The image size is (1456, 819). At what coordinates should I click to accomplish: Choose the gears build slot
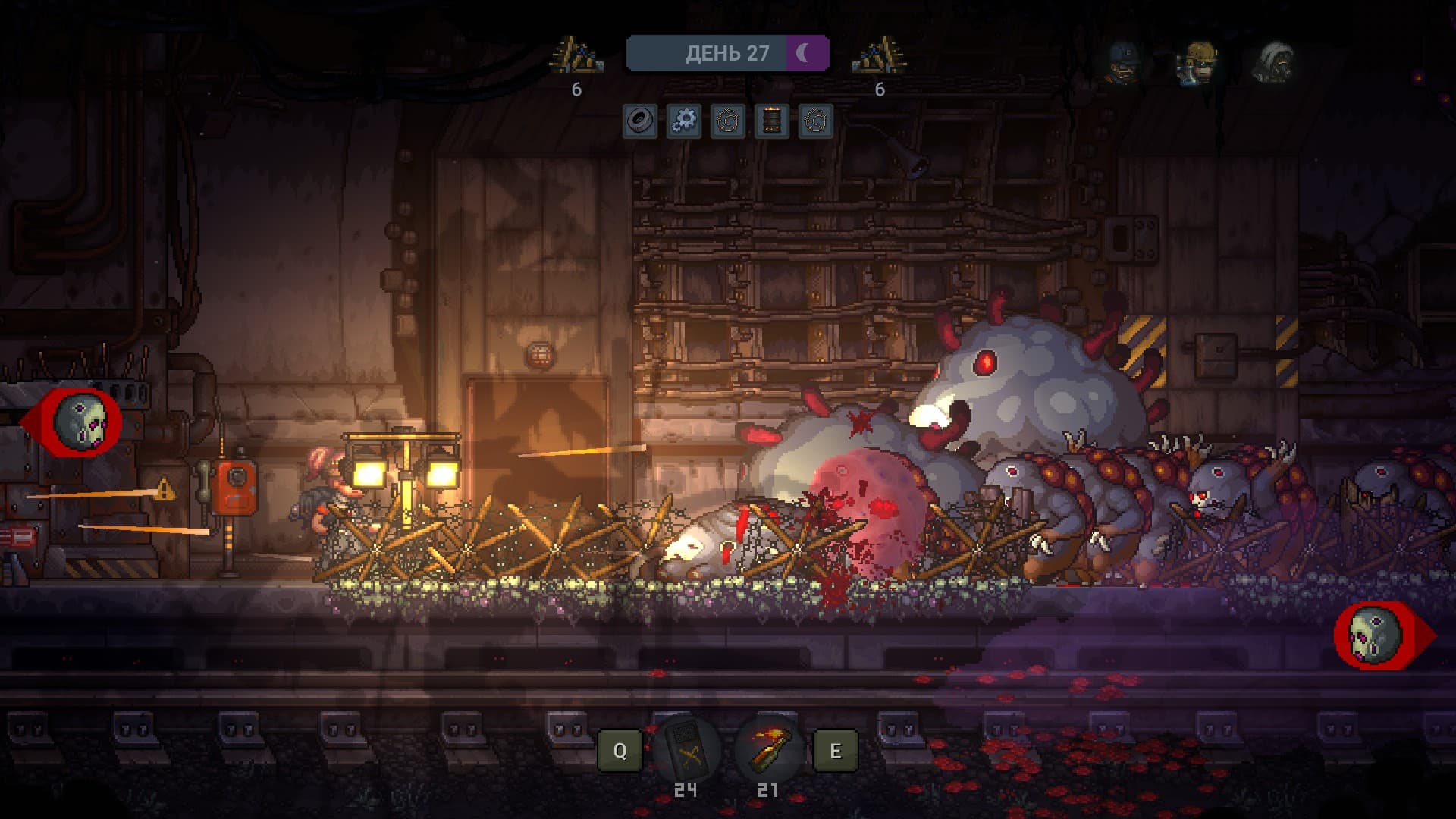click(684, 121)
